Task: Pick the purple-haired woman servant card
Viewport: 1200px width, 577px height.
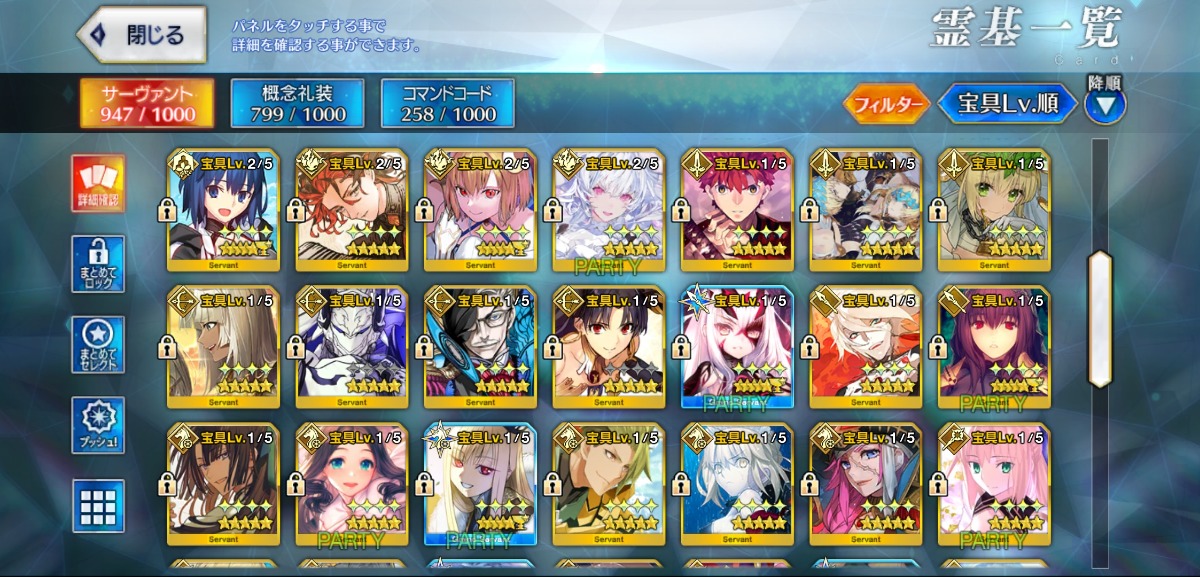Action: (x=993, y=347)
